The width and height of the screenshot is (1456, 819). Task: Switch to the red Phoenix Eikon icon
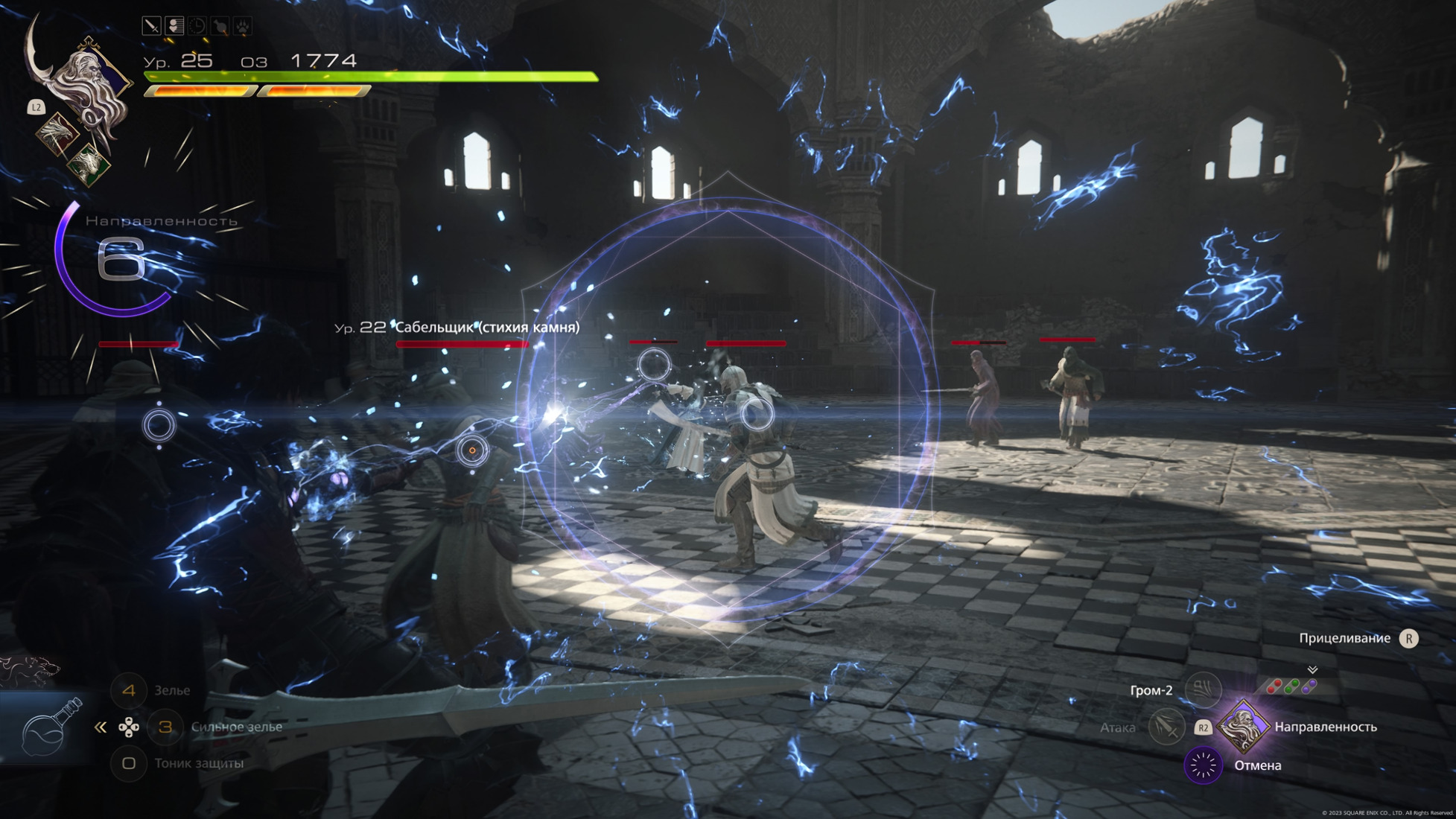point(57,133)
